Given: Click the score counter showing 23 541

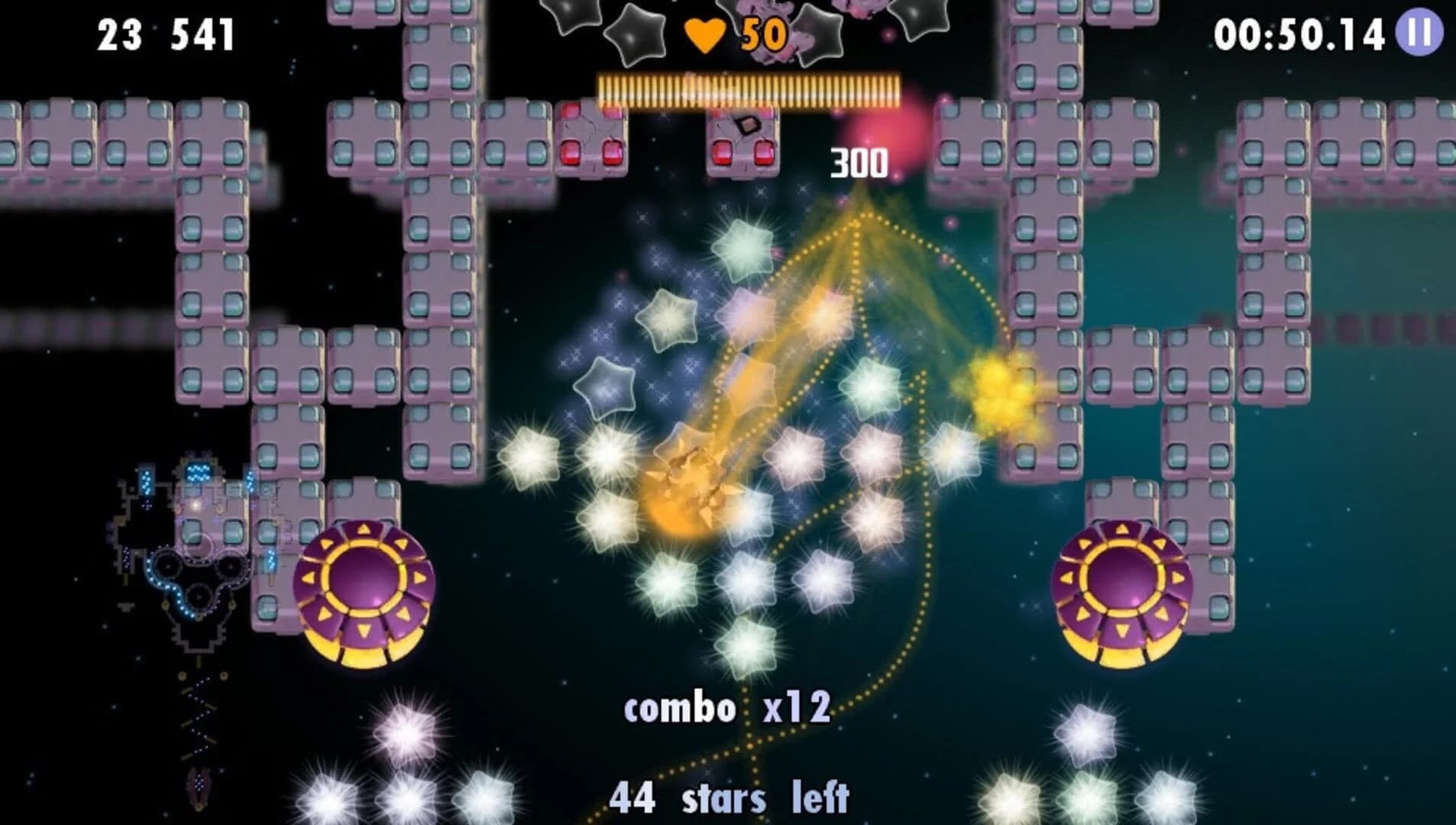Looking at the screenshot, I should tap(164, 32).
